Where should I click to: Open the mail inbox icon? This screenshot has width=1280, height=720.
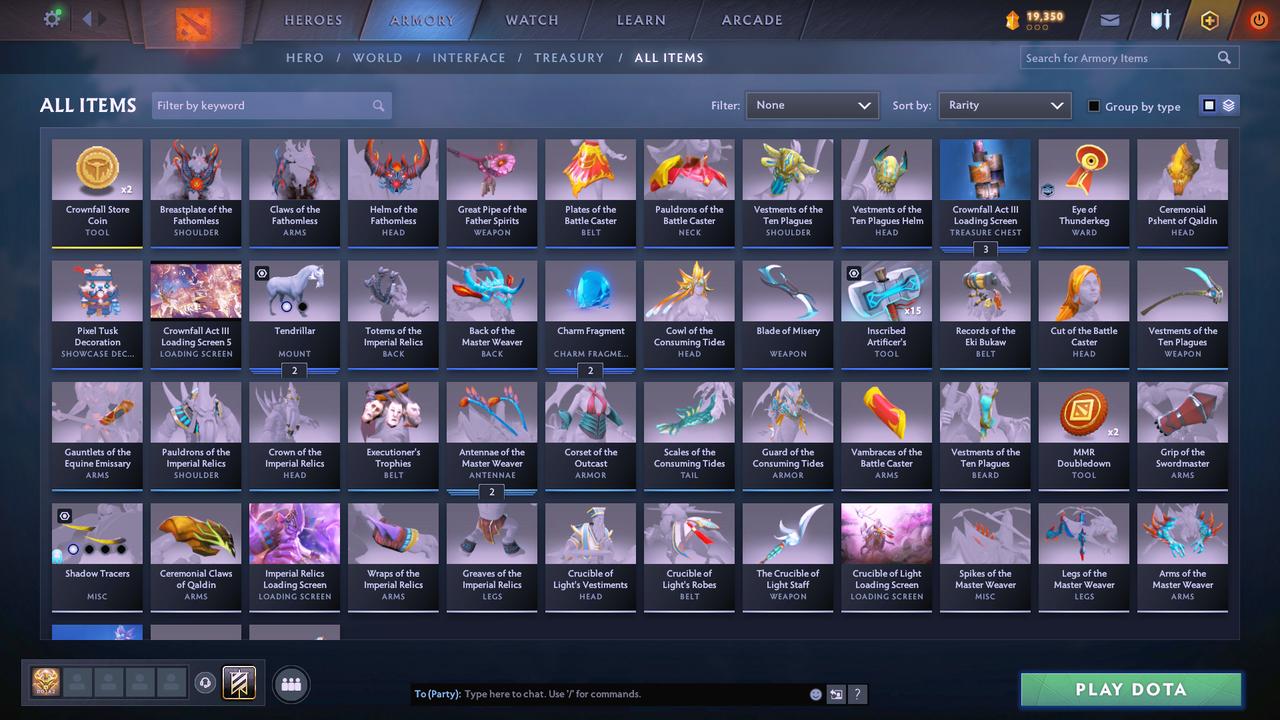[x=1110, y=19]
